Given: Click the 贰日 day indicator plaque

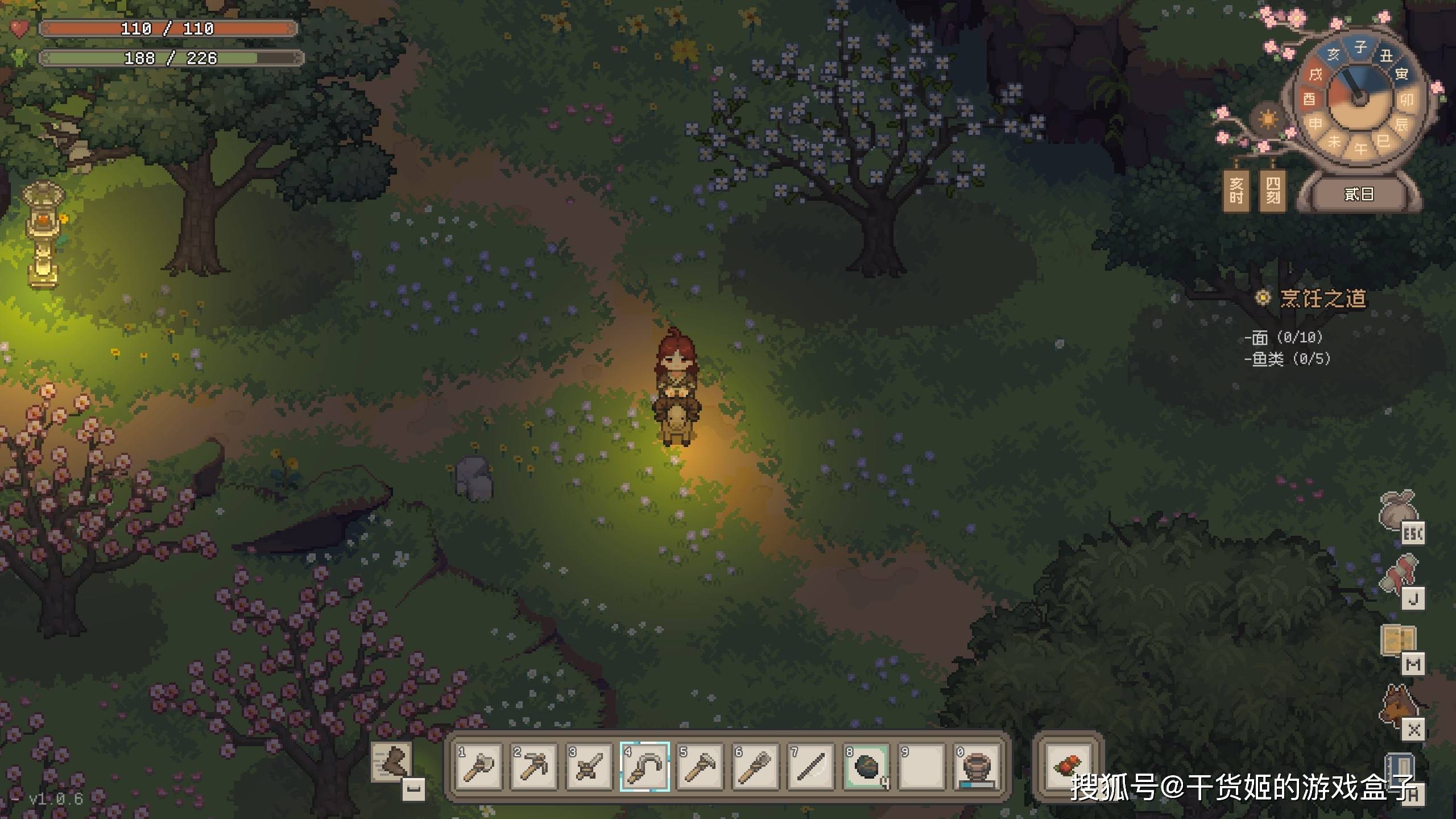Looking at the screenshot, I should point(1359,195).
